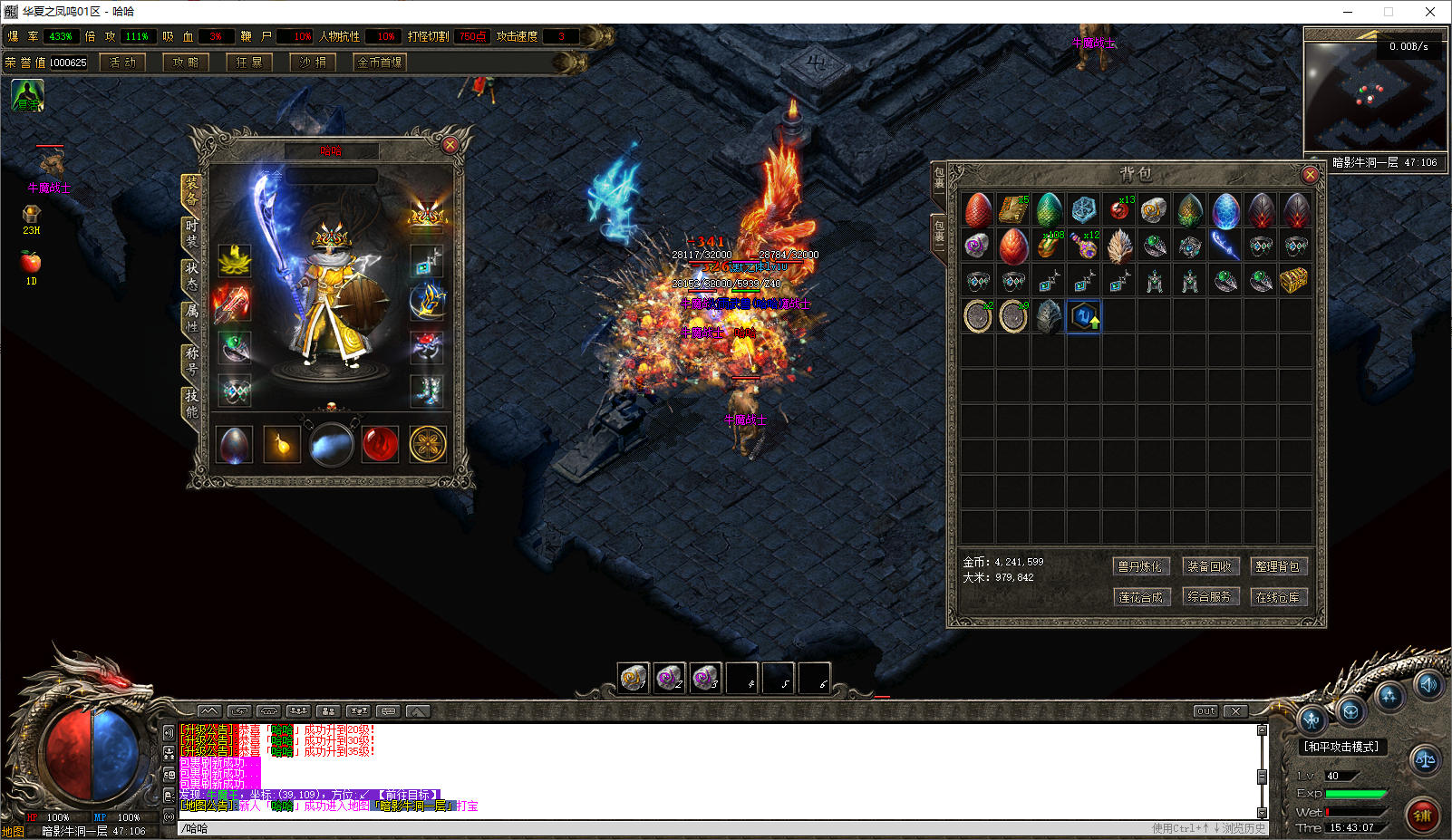Select the red flame orb slot
The width and height of the screenshot is (1452, 840).
coord(380,445)
